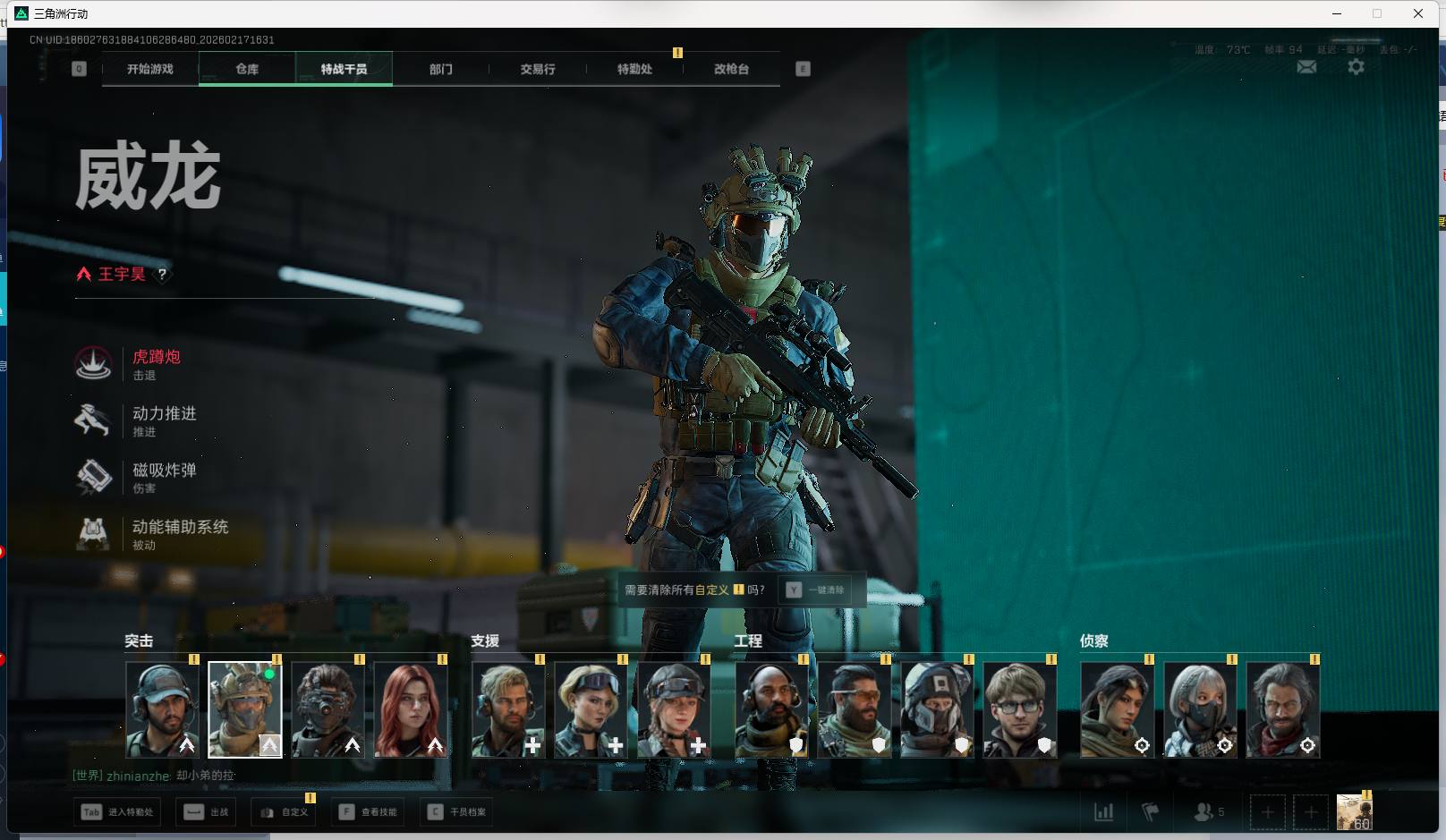1446x840 pixels.
Task: Click the 干员档案 button
Action: click(x=458, y=812)
